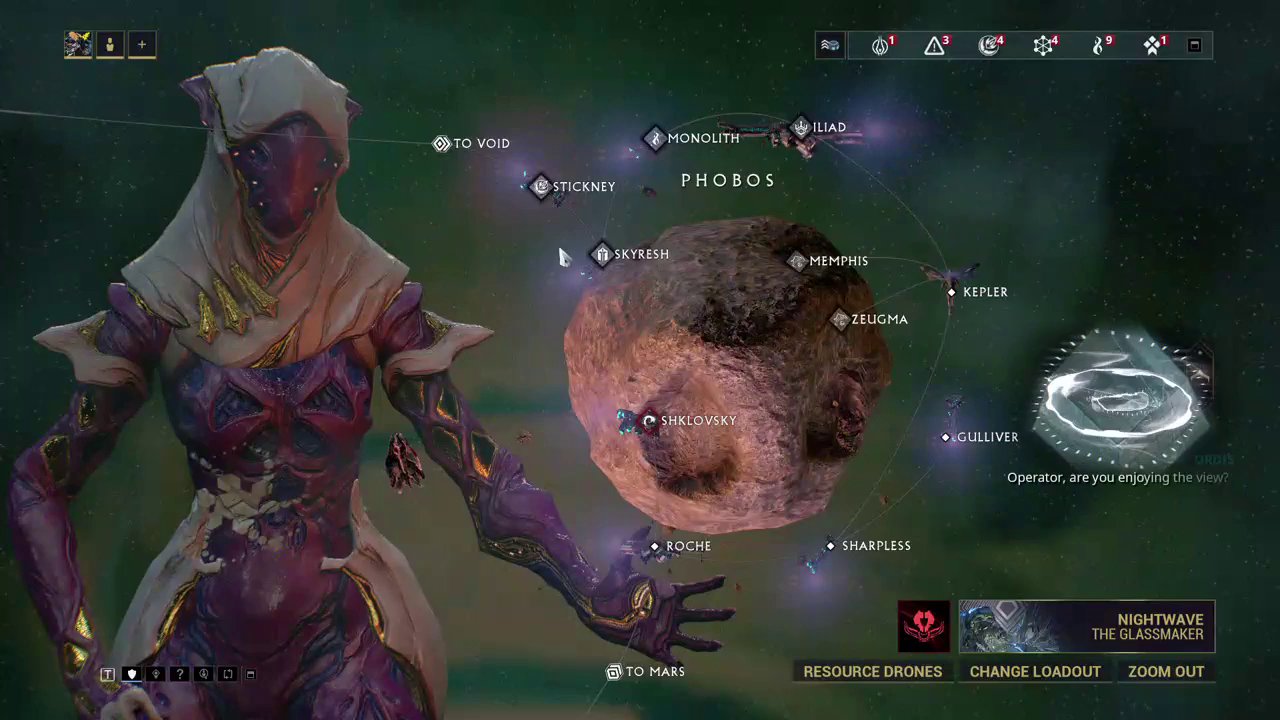
Task: Select the question mark chat tab
Action: click(180, 674)
